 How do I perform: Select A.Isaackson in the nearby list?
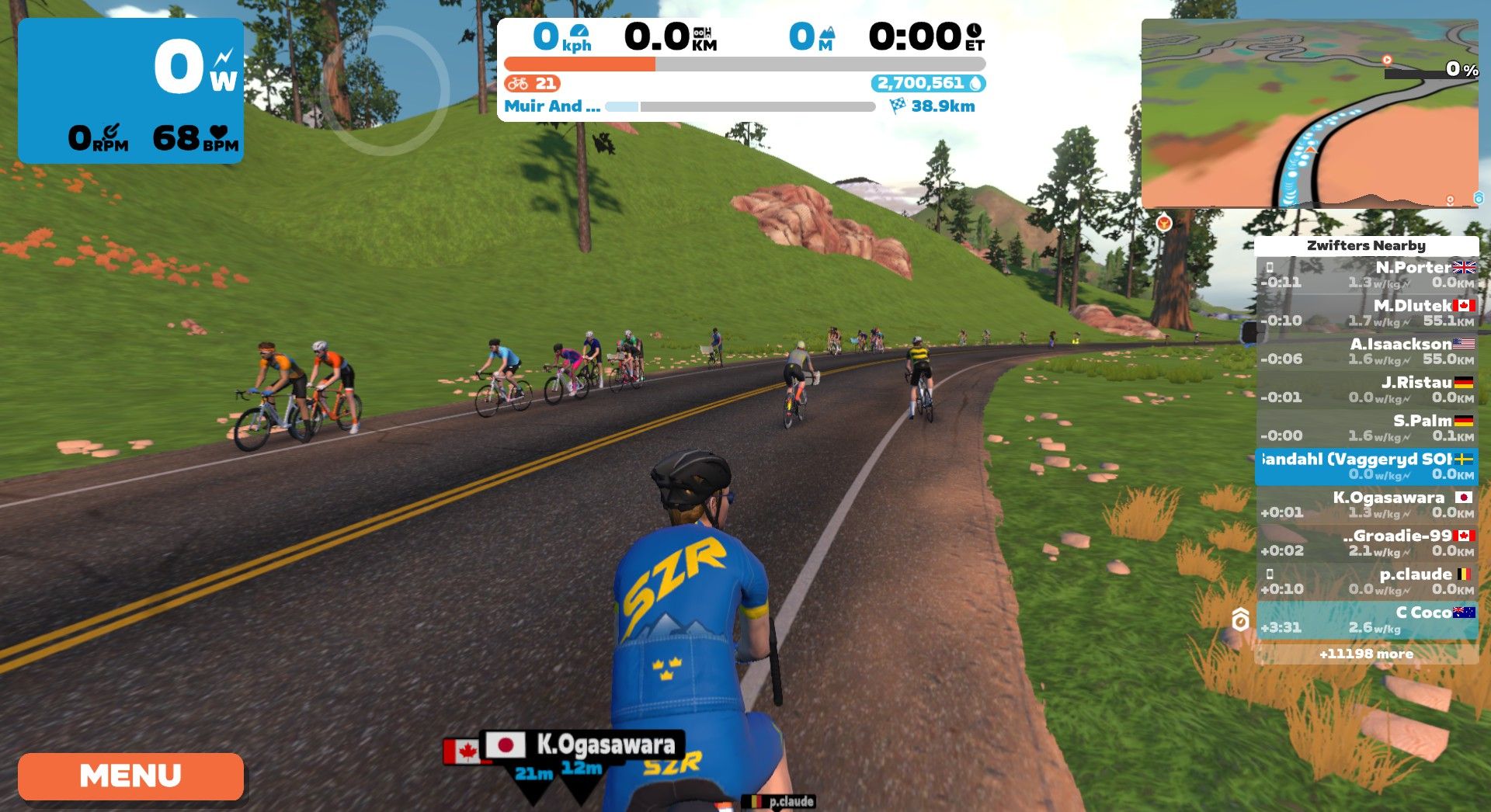tap(1367, 351)
